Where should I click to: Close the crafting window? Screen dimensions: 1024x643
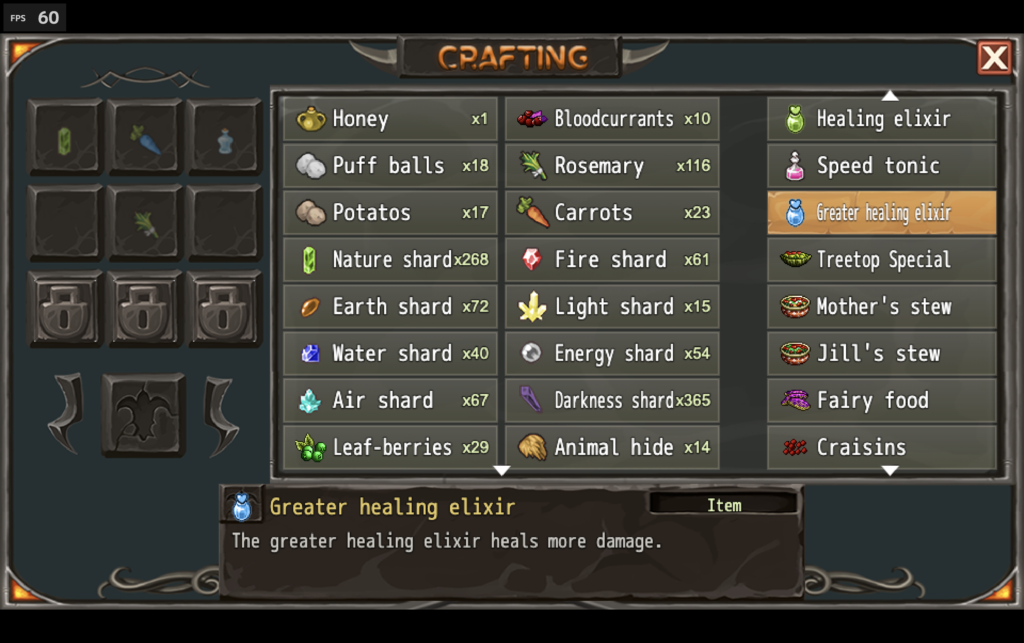point(994,58)
